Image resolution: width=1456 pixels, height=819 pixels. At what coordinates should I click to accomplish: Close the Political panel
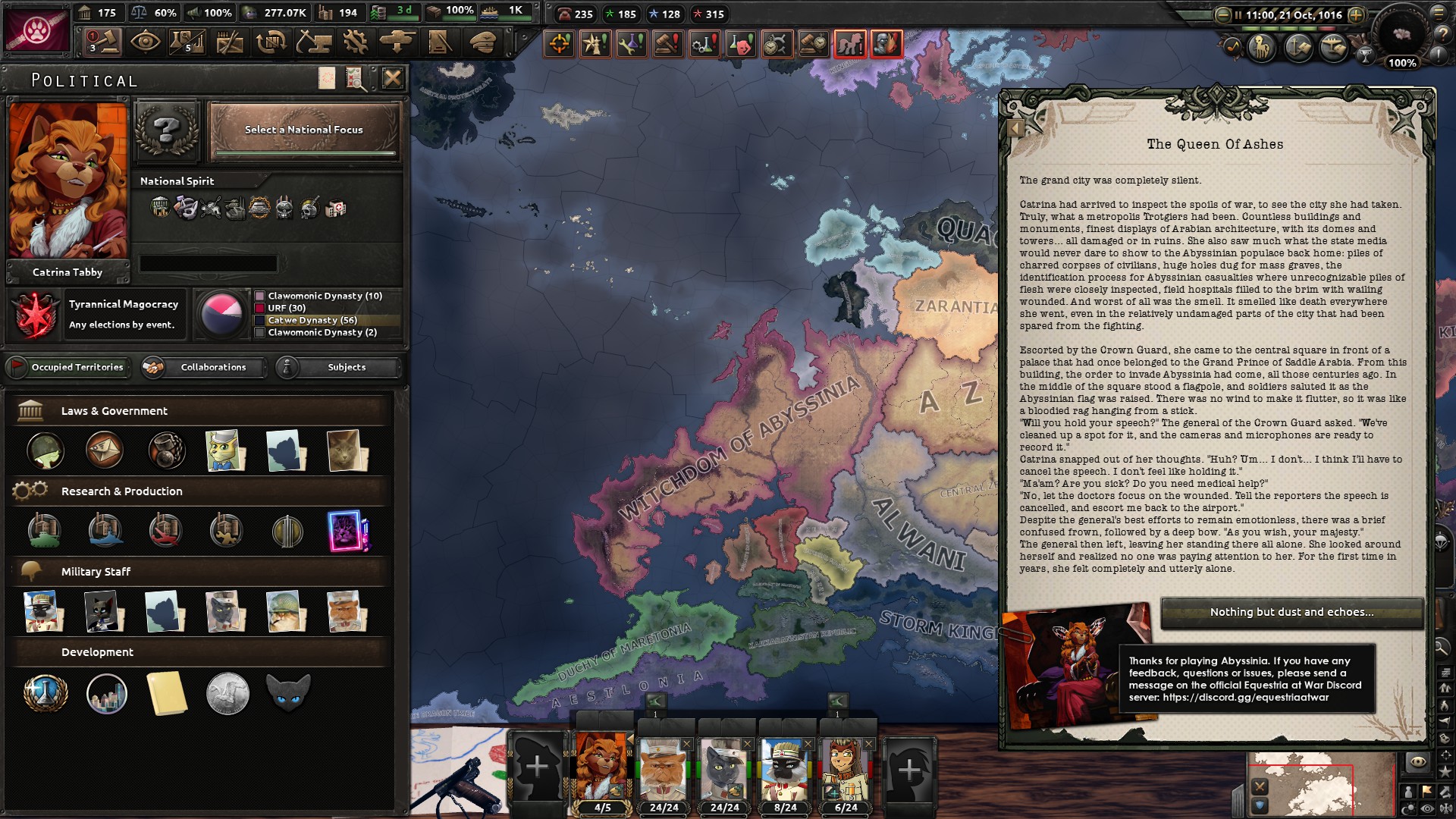[x=392, y=78]
